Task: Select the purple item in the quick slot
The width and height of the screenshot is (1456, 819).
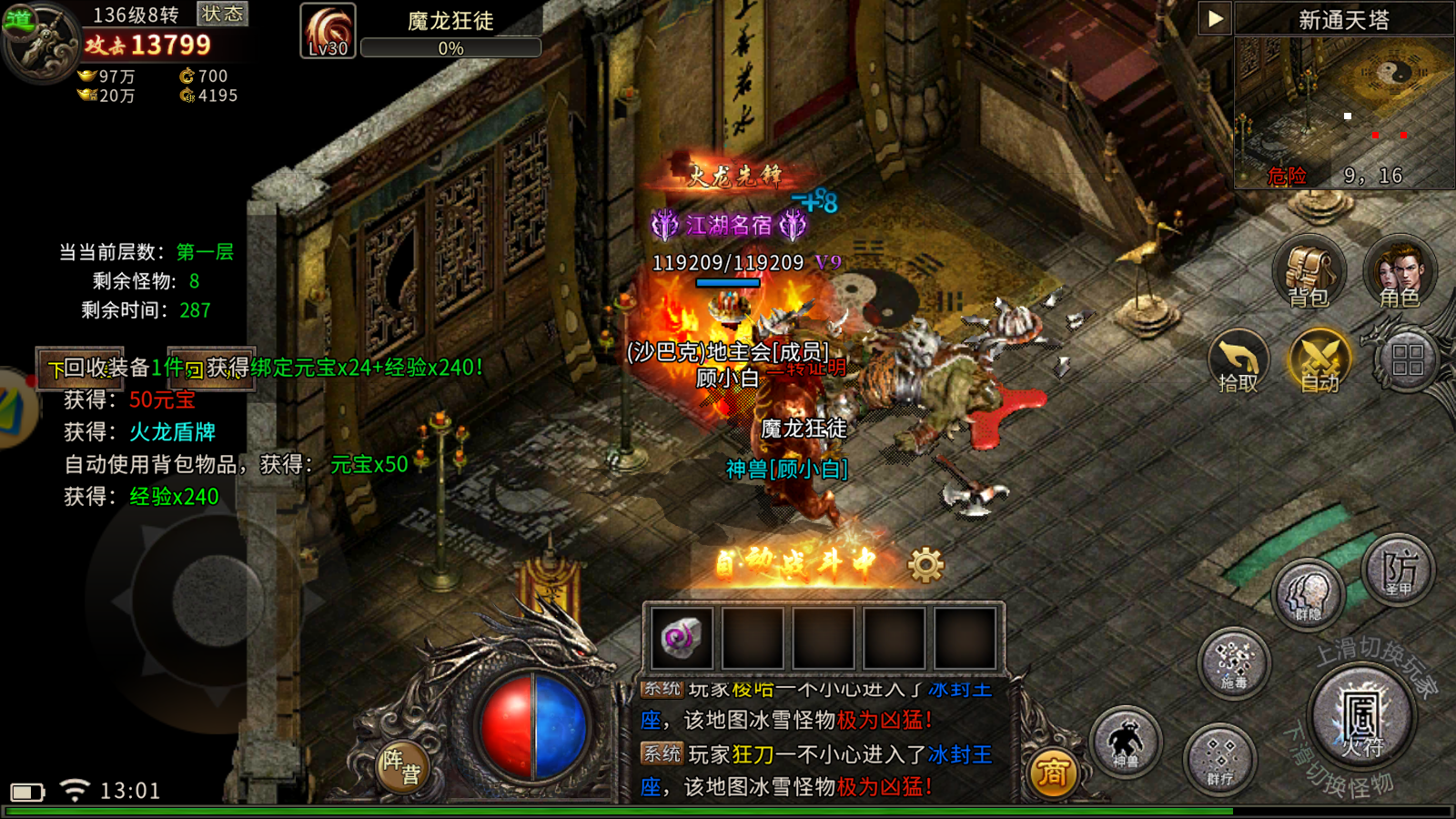Action: [x=682, y=638]
